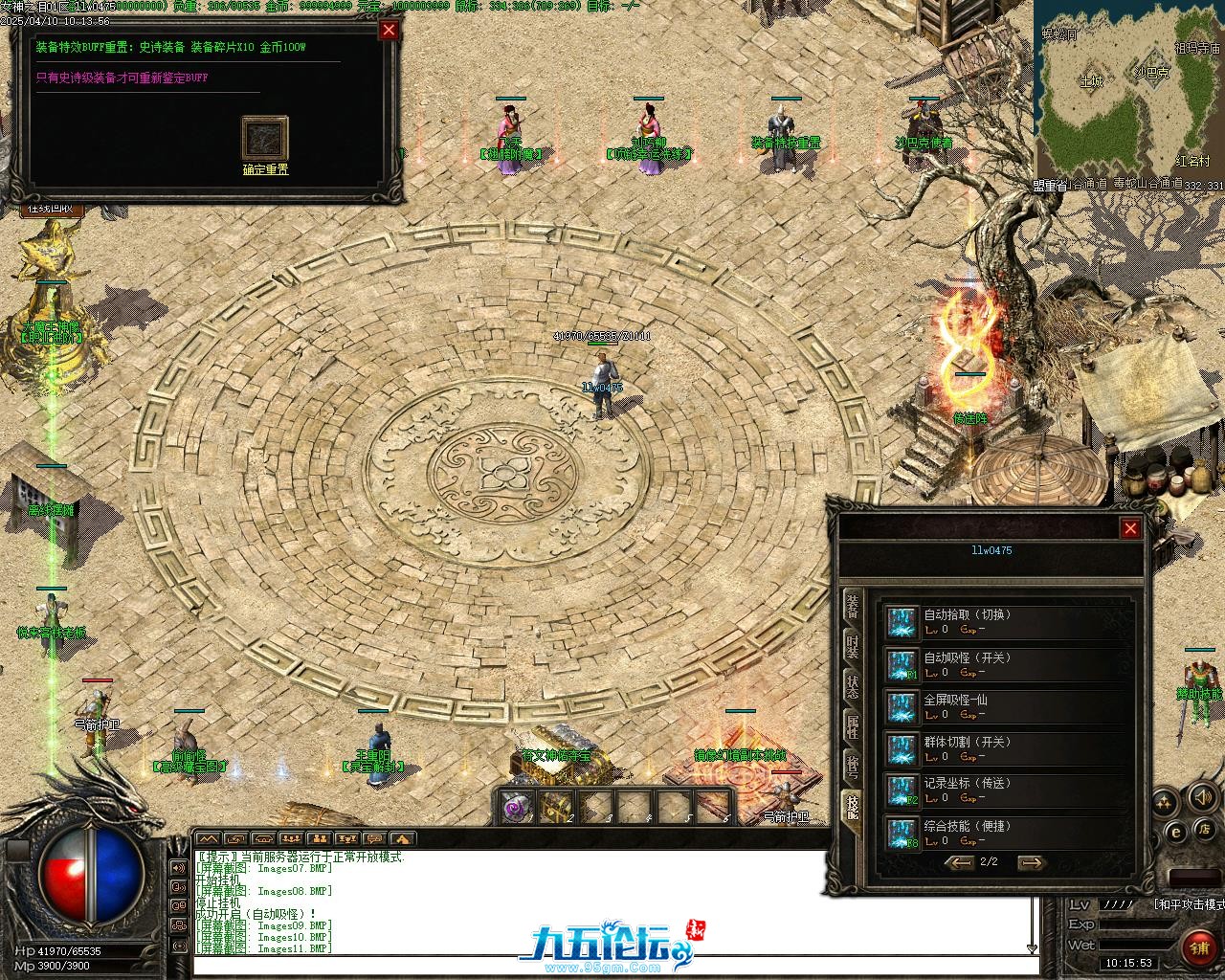
Task: Open the minimap in the corner
Action: click(1129, 91)
